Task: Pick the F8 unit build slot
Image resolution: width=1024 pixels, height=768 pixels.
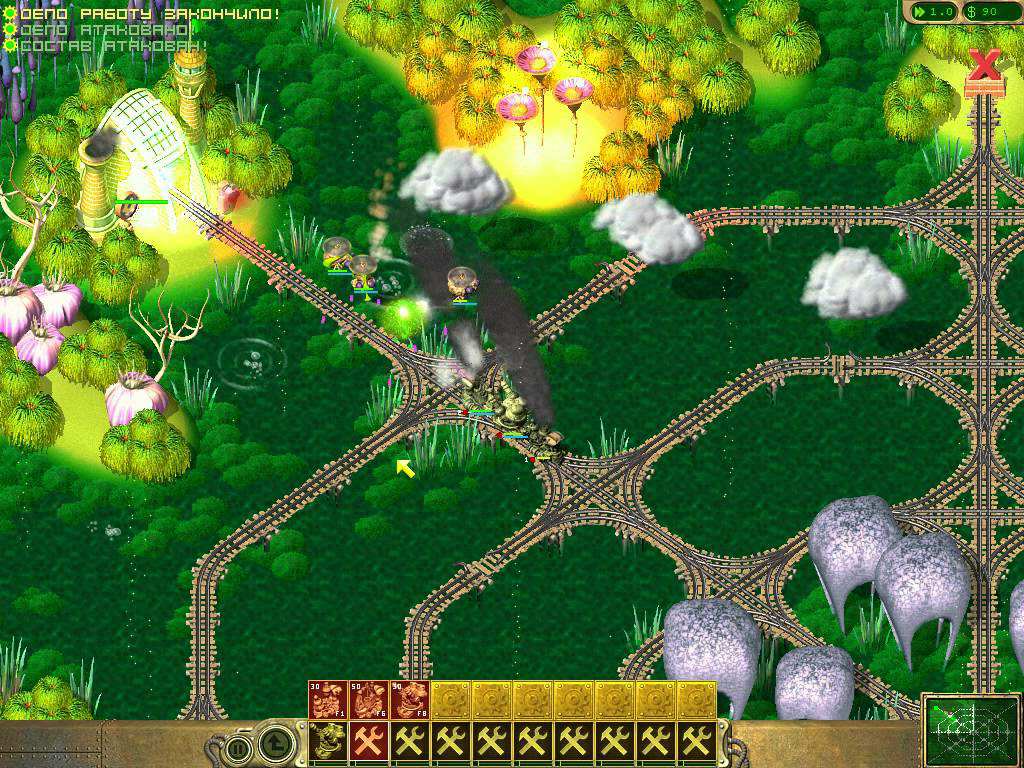Action: point(409,700)
